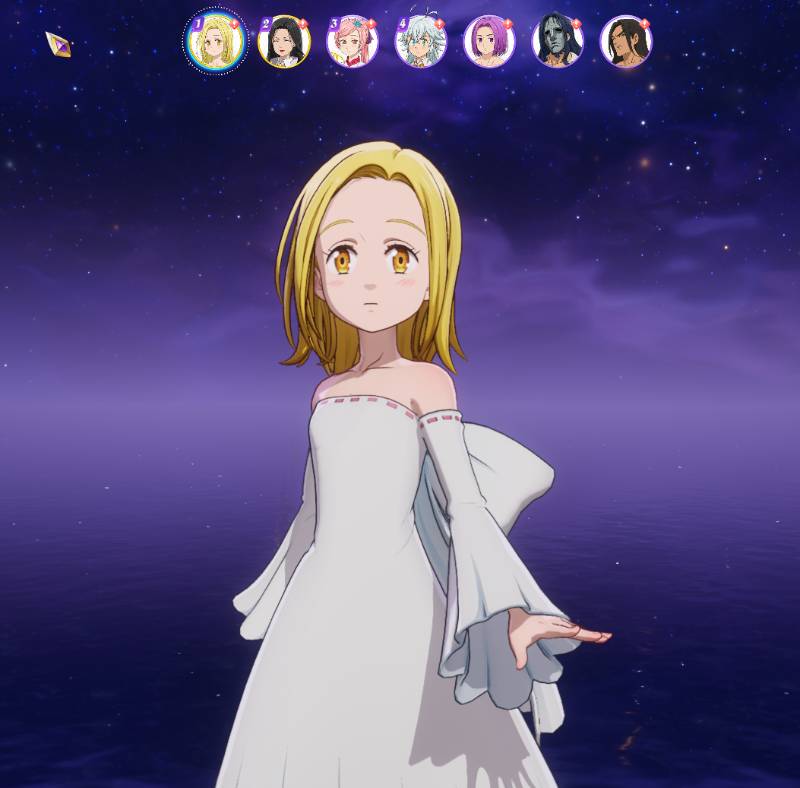Select the blonde-haired girl portrait numbered 1
Screen dimensions: 800x788
(x=215, y=42)
